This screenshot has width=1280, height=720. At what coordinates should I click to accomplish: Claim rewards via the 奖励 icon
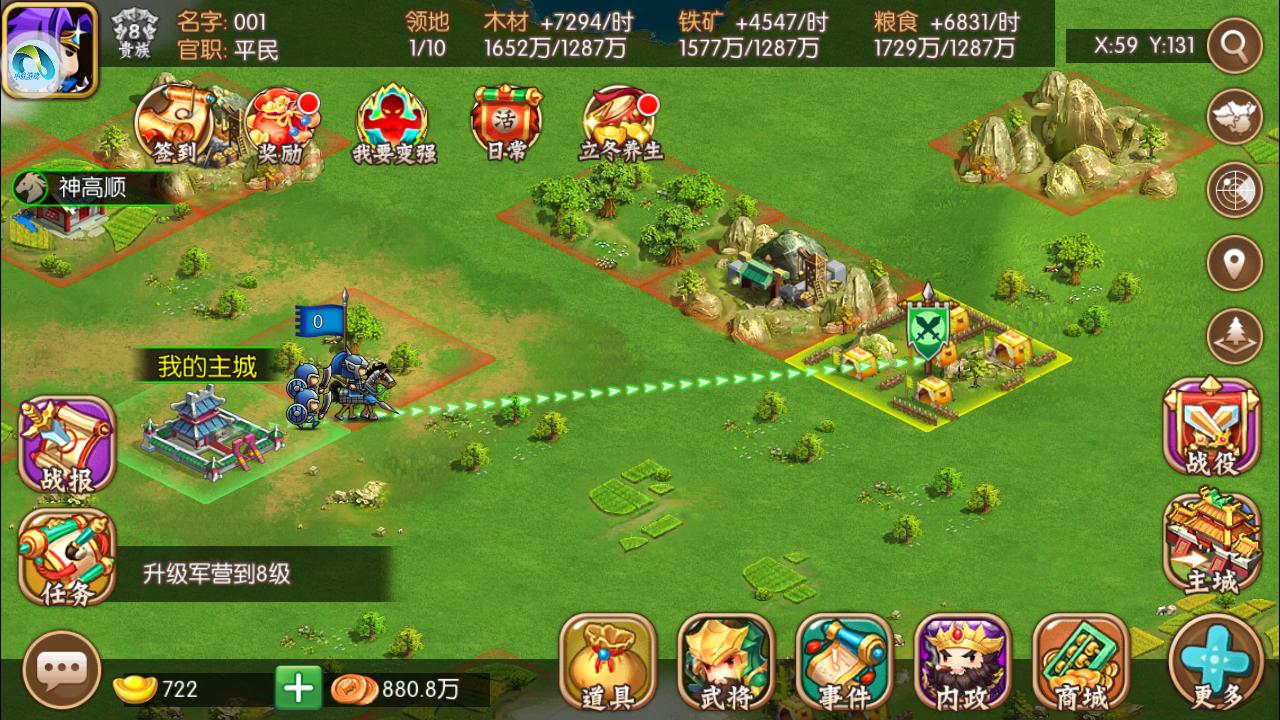click(x=281, y=125)
